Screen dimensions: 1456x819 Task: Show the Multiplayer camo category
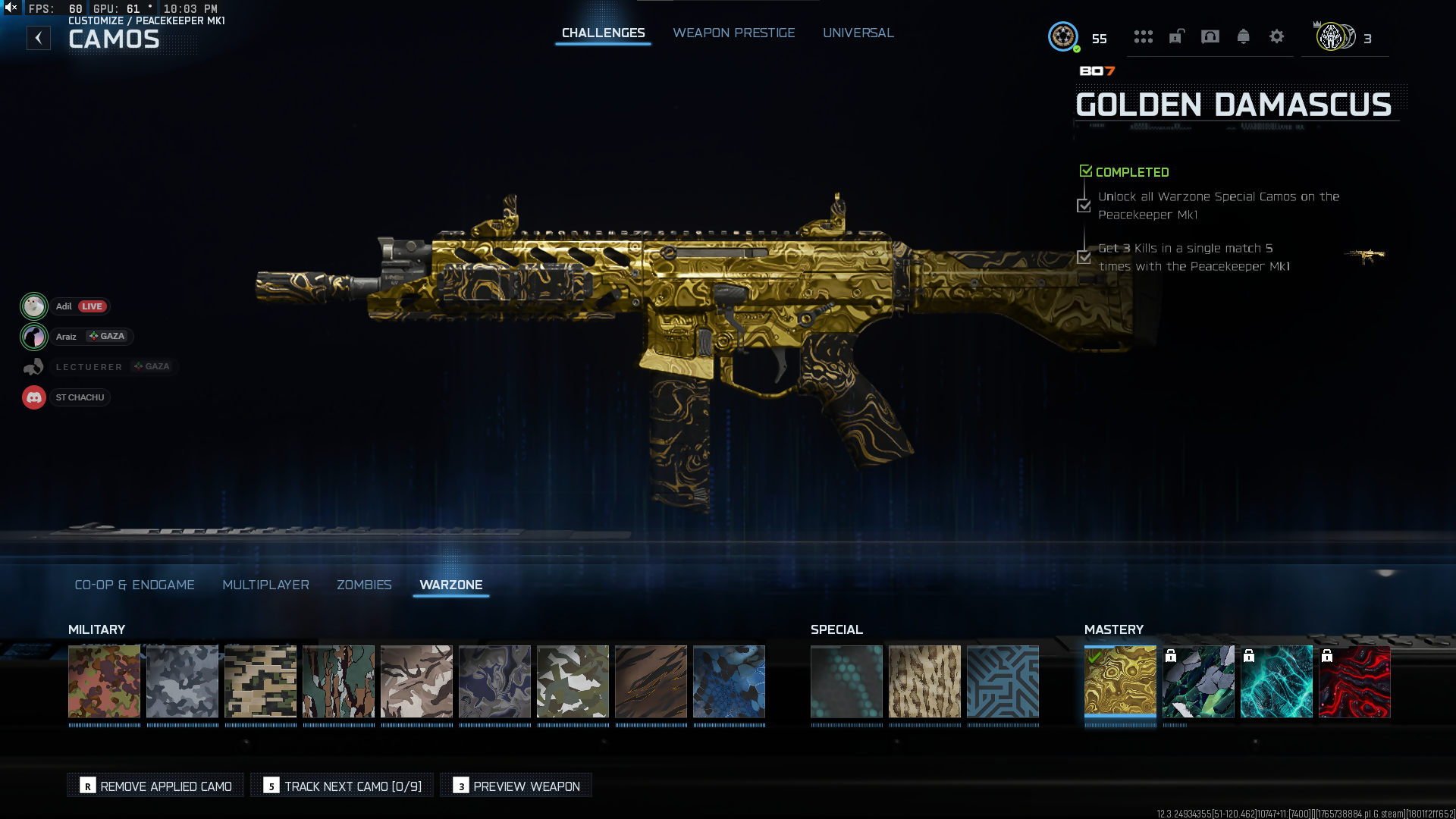click(265, 585)
